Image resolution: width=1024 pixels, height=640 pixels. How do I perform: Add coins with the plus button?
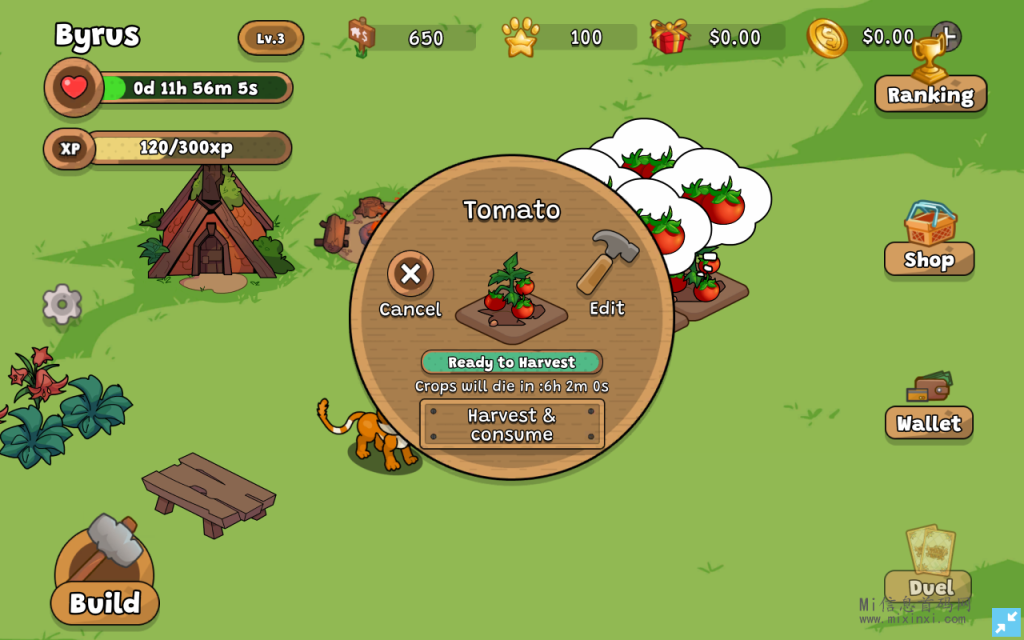[x=946, y=37]
